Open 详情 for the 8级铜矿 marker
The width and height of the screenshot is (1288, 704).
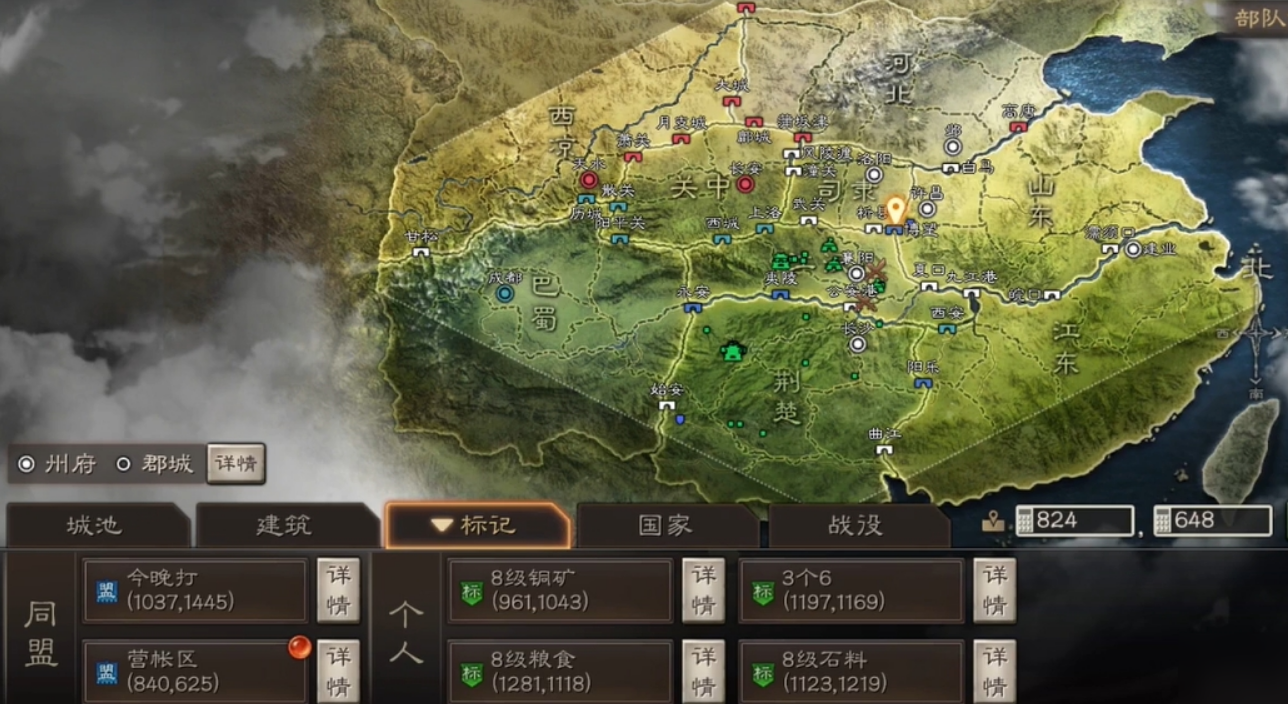[x=703, y=590]
